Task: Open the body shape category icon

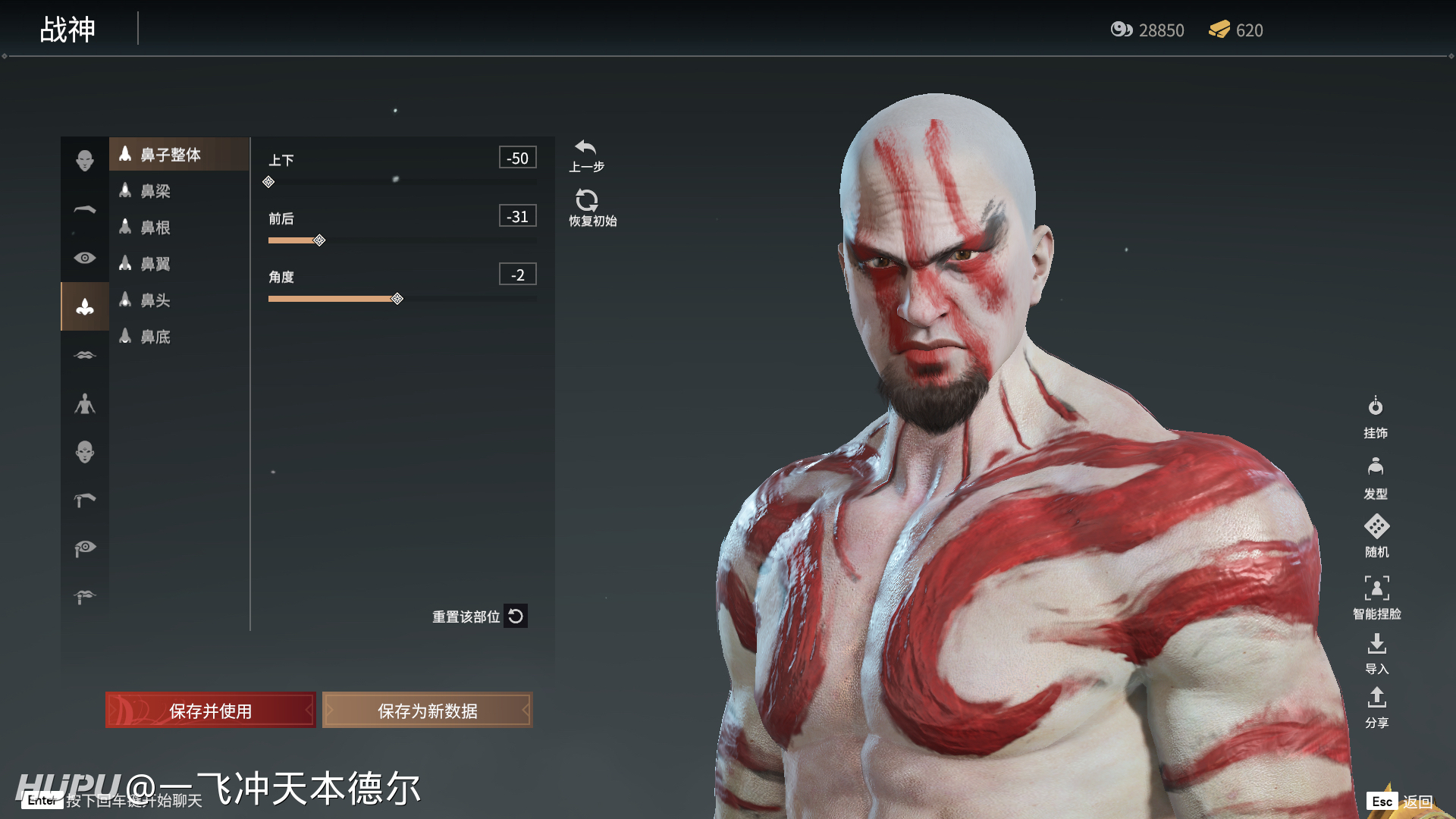Action: [x=84, y=403]
